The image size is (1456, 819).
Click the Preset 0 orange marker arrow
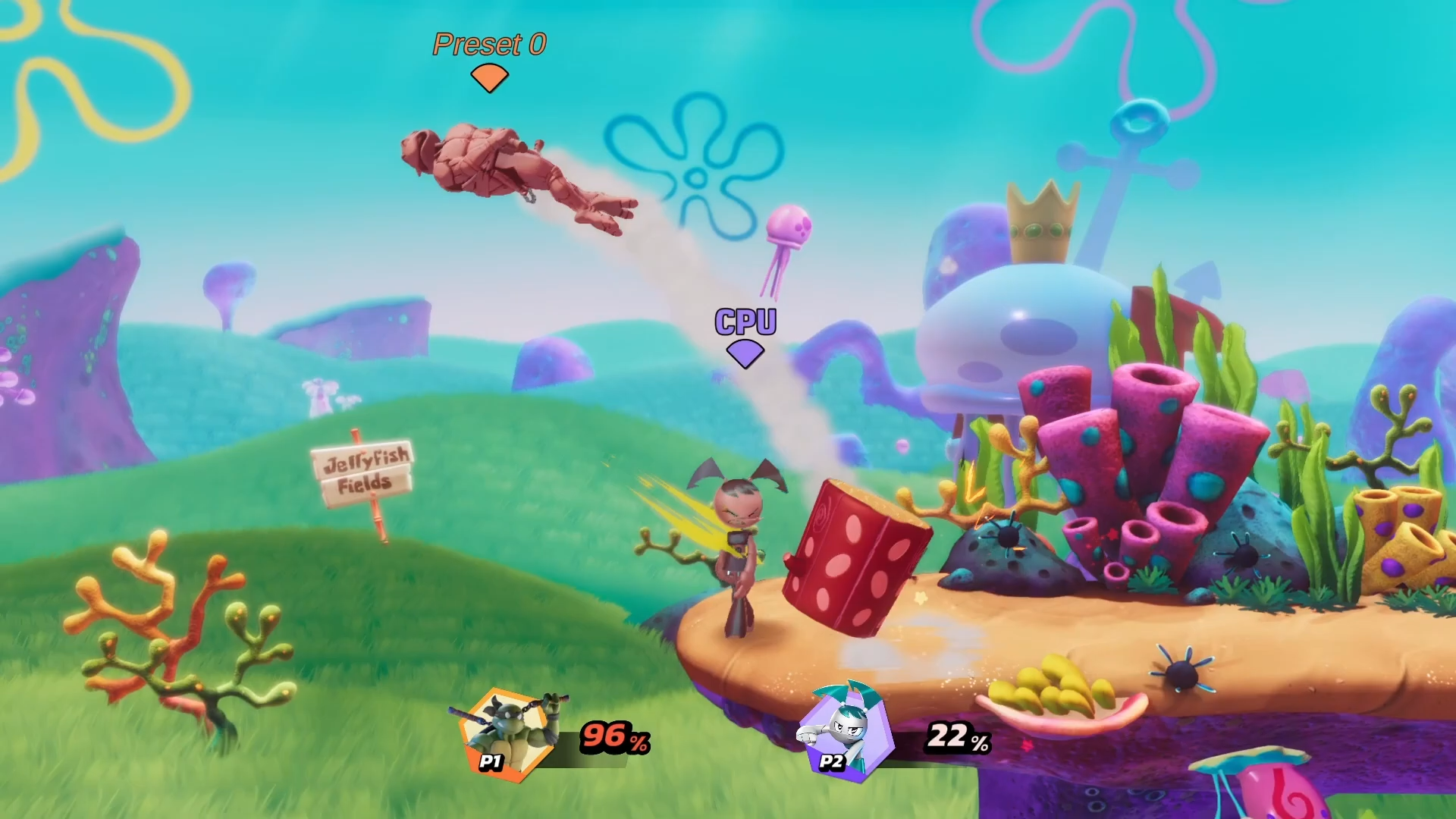click(489, 76)
